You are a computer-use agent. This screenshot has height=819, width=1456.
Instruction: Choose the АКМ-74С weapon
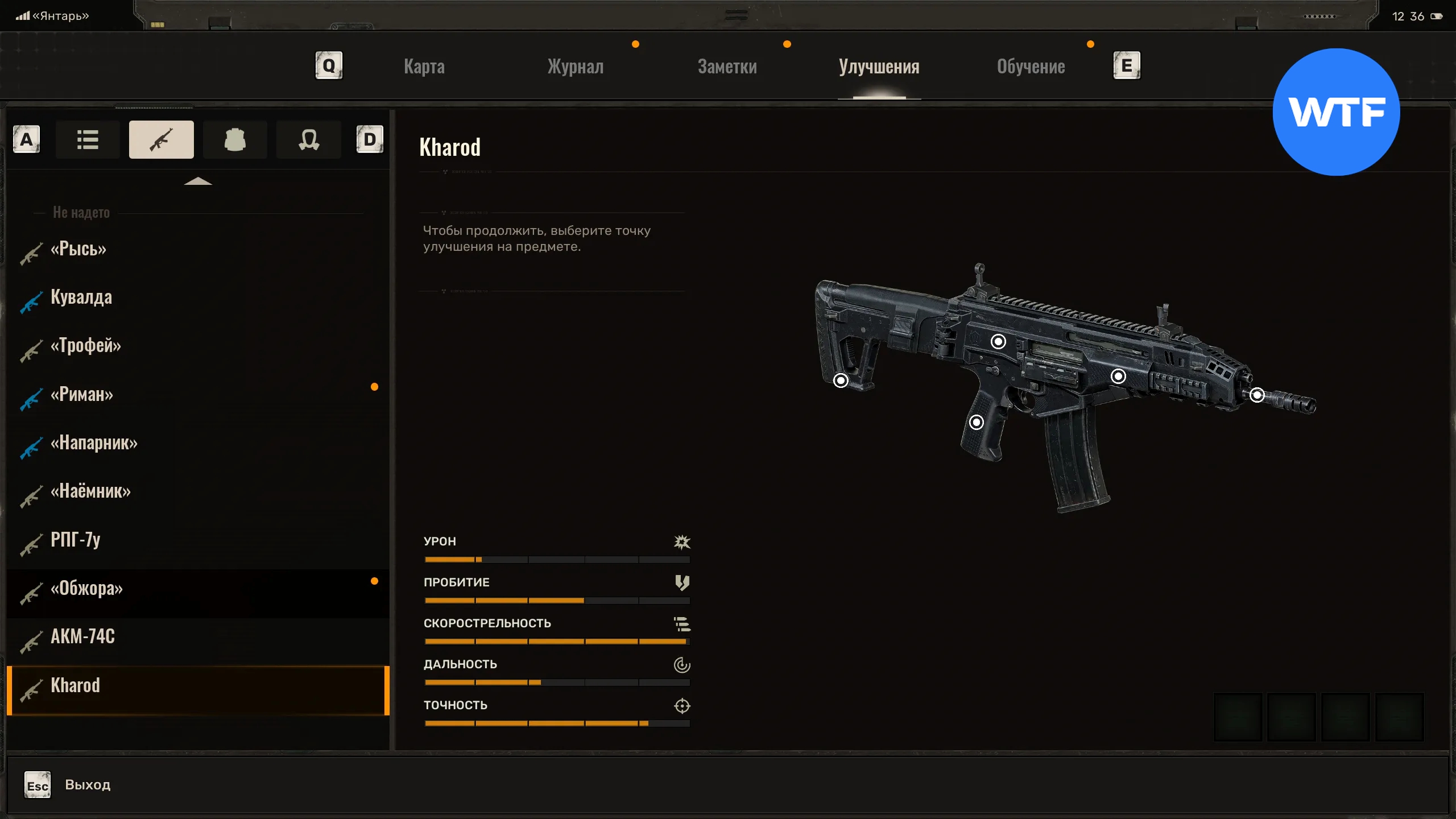82,636
